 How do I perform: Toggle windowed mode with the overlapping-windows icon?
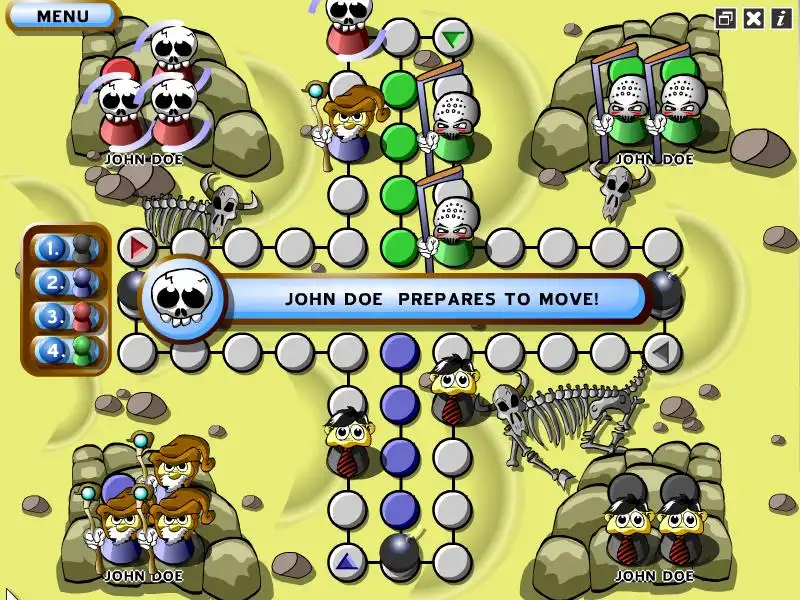point(726,18)
